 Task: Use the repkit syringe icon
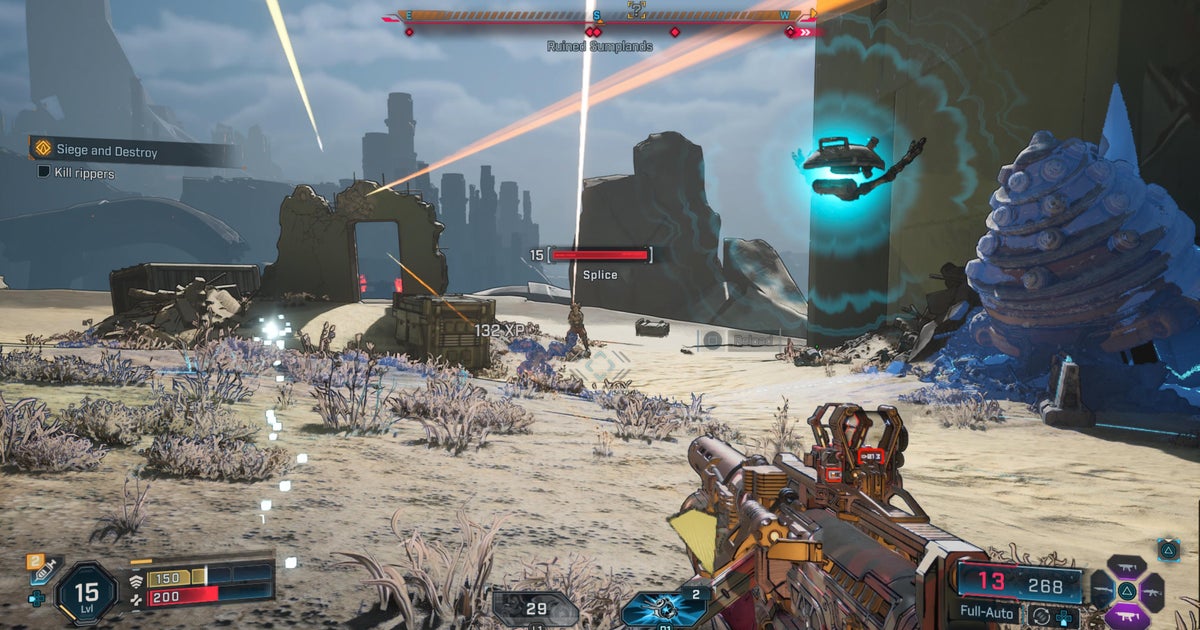point(42,570)
